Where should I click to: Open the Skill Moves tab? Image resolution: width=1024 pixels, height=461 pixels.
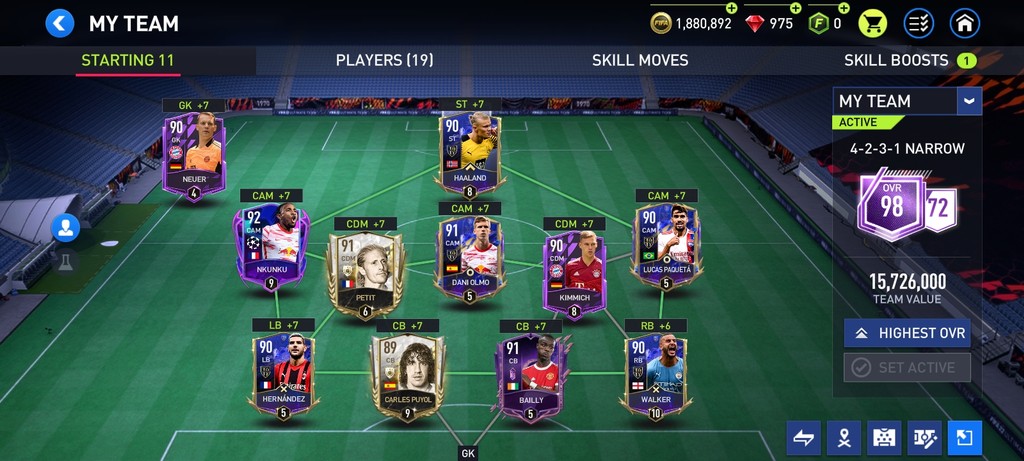coord(640,60)
